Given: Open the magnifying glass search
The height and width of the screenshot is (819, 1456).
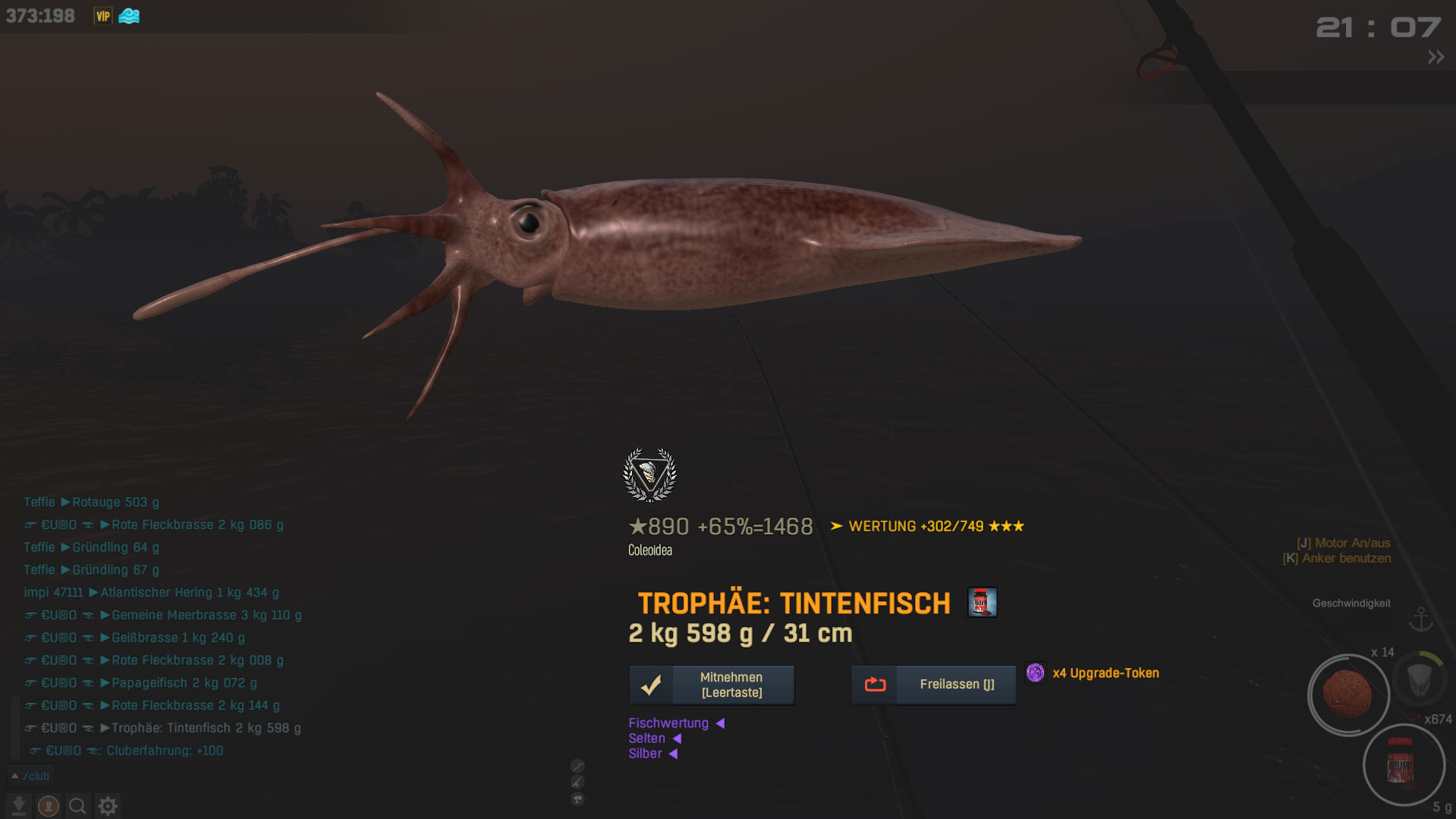Looking at the screenshot, I should click(77, 805).
